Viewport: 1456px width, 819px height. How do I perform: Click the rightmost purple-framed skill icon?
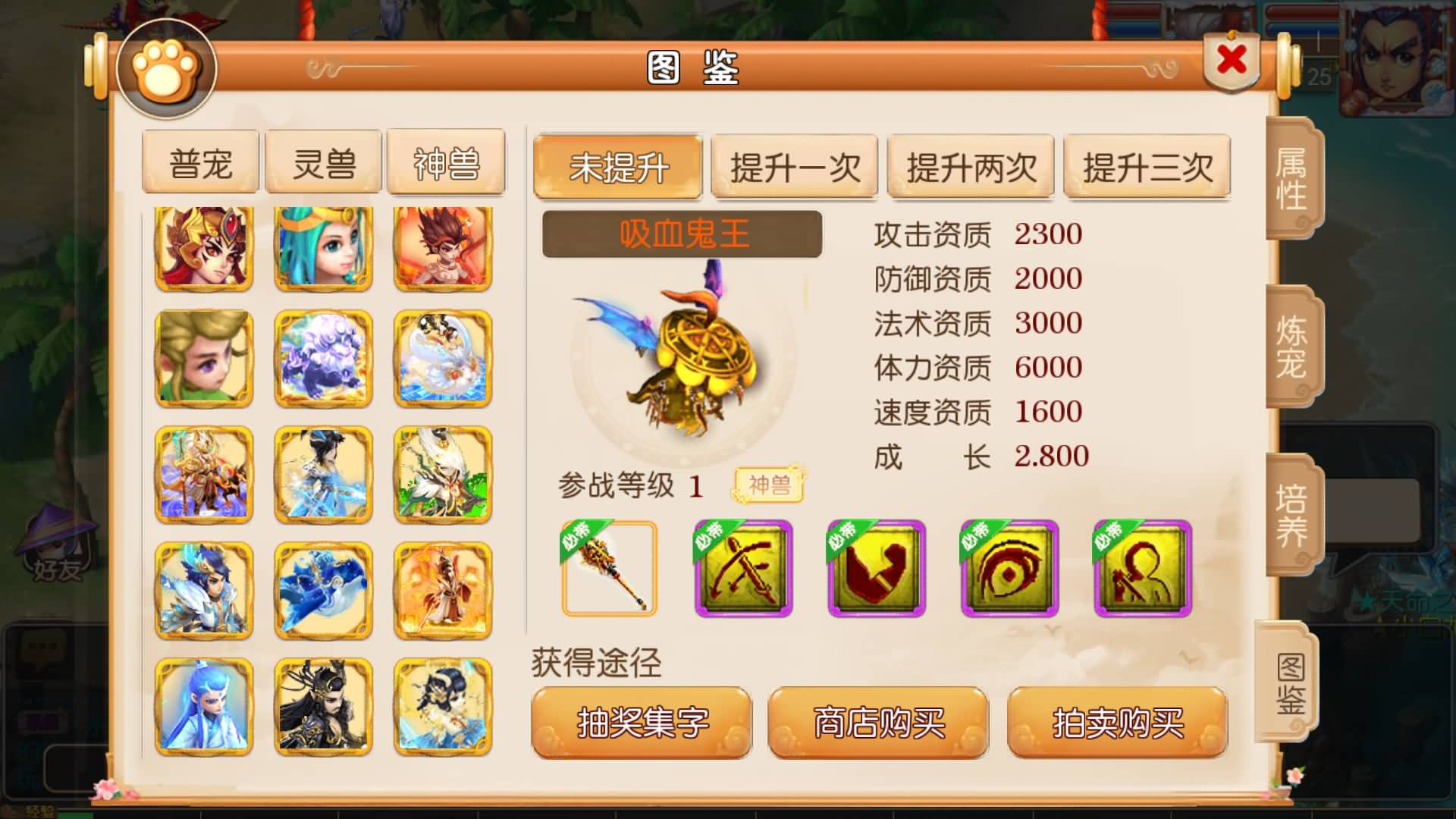click(x=1142, y=570)
